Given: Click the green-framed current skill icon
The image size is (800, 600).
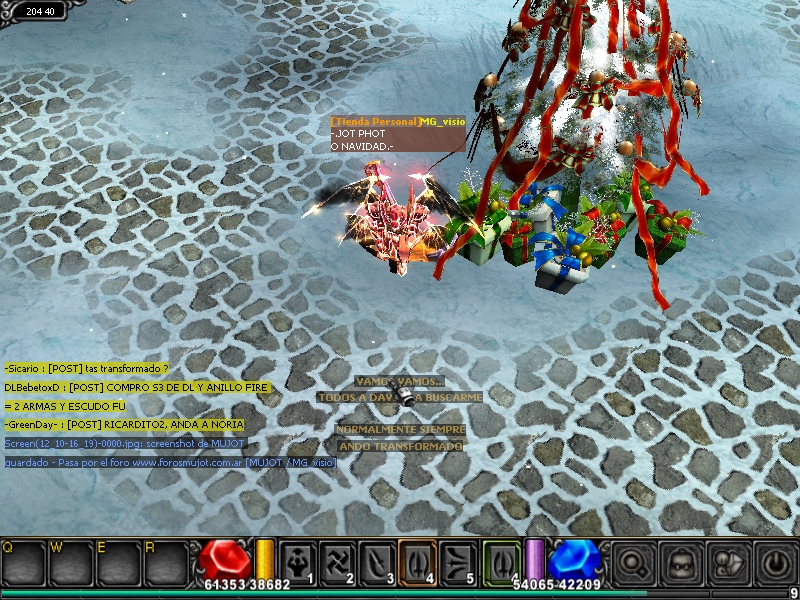Looking at the screenshot, I should click(502, 561).
